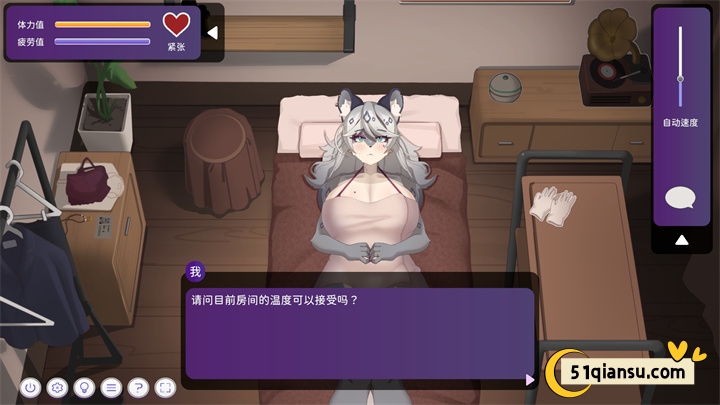Screen dimensions: 720x405
Task: Advance dialogue with the pink arrow
Action: tap(529, 379)
